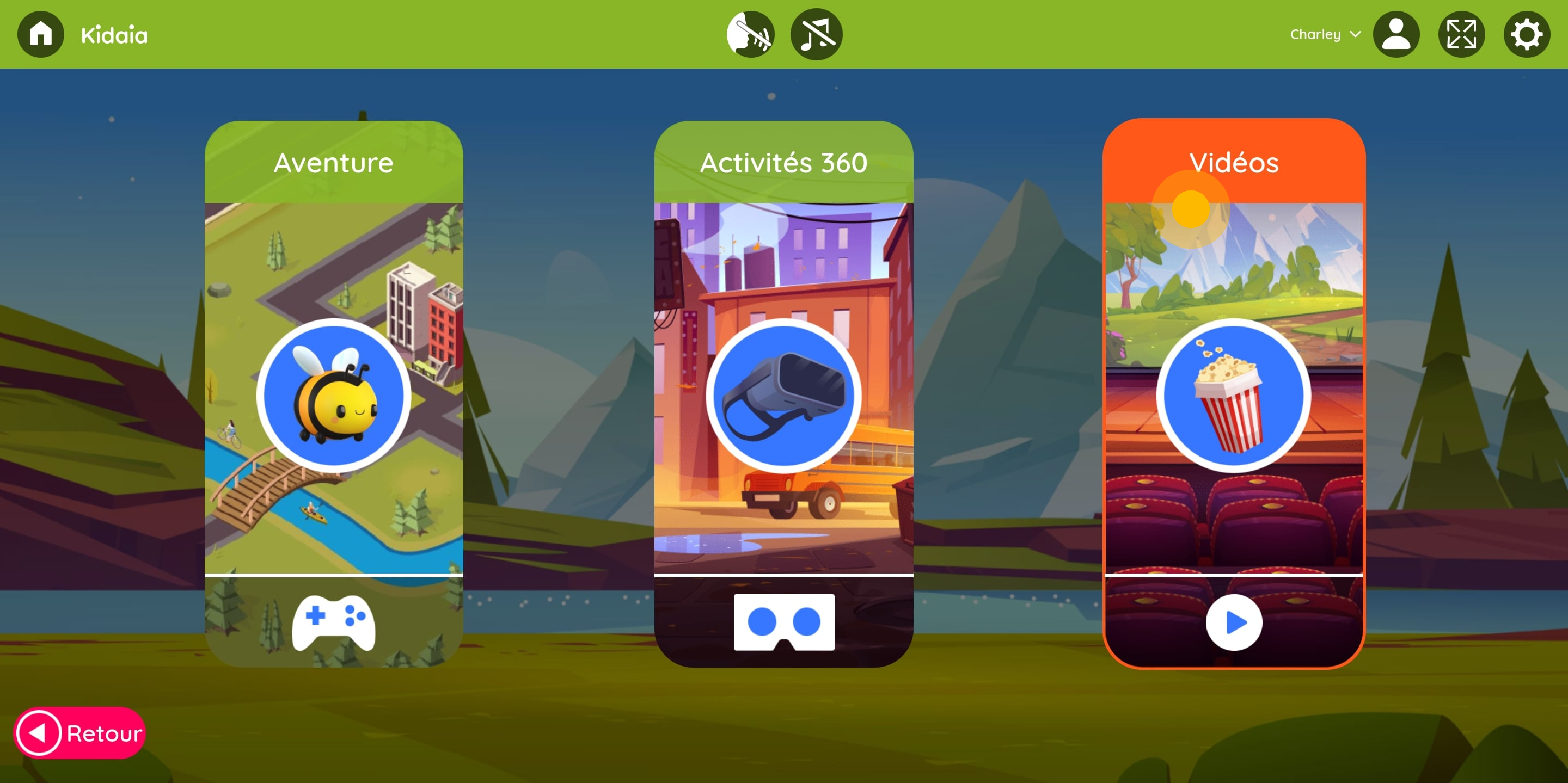1568x783 pixels.
Task: Open the Charley account dropdown
Action: pyautogui.click(x=1324, y=34)
